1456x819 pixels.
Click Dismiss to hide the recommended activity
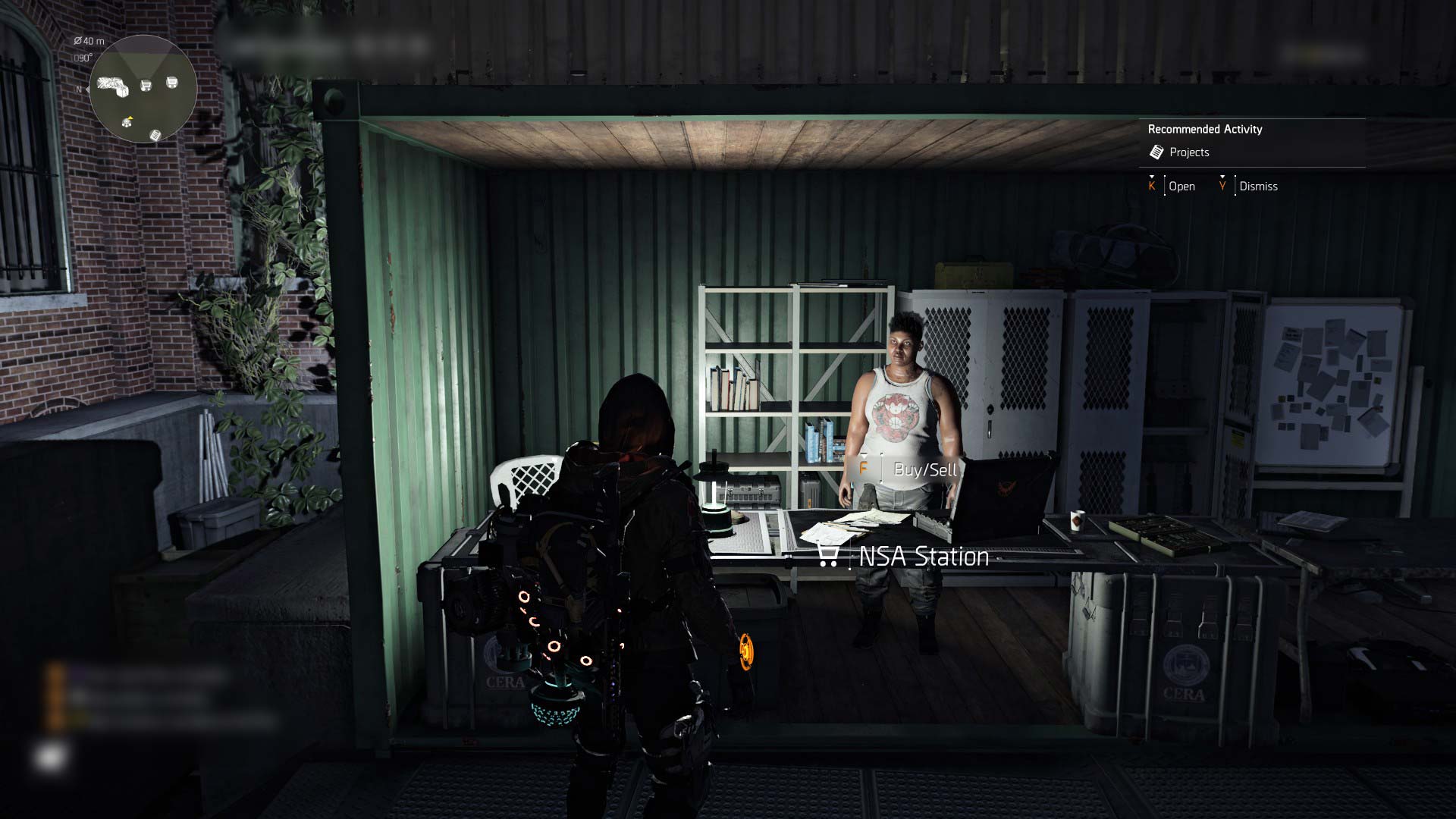point(1259,187)
